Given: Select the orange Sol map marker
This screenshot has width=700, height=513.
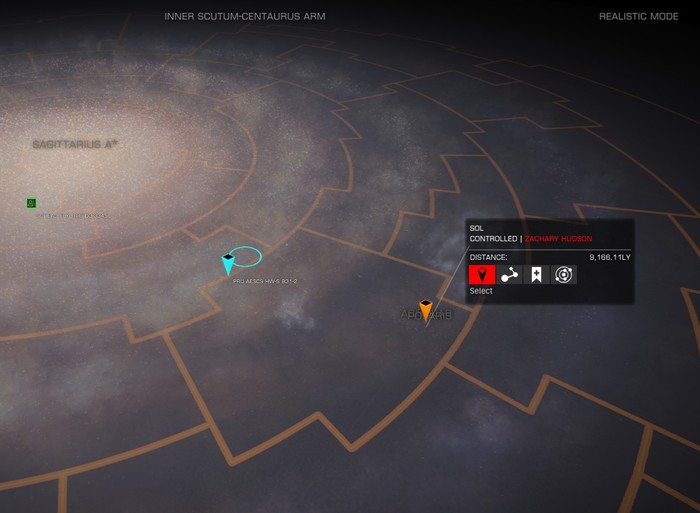Looking at the screenshot, I should tap(425, 310).
